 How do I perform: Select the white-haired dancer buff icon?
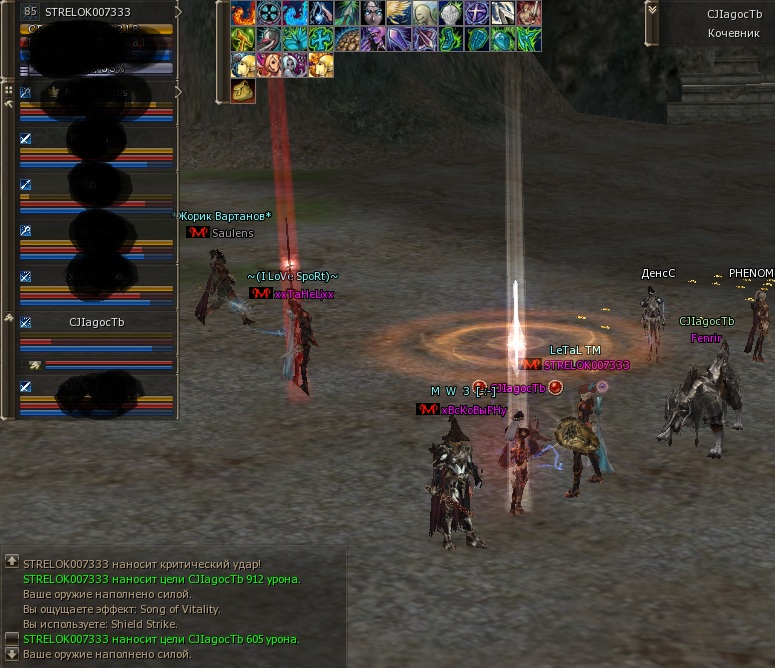296,65
